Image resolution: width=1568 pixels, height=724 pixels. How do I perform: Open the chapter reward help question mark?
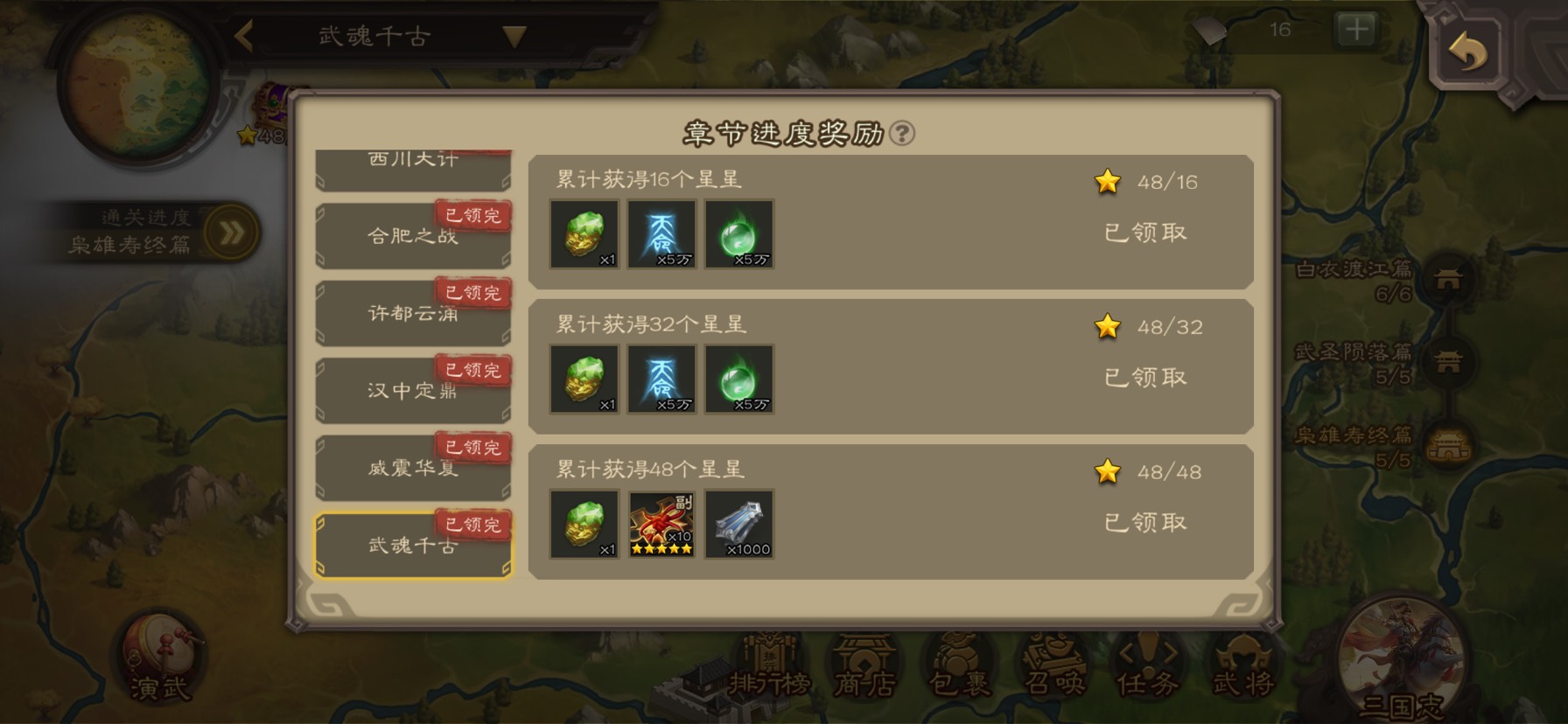pos(901,134)
